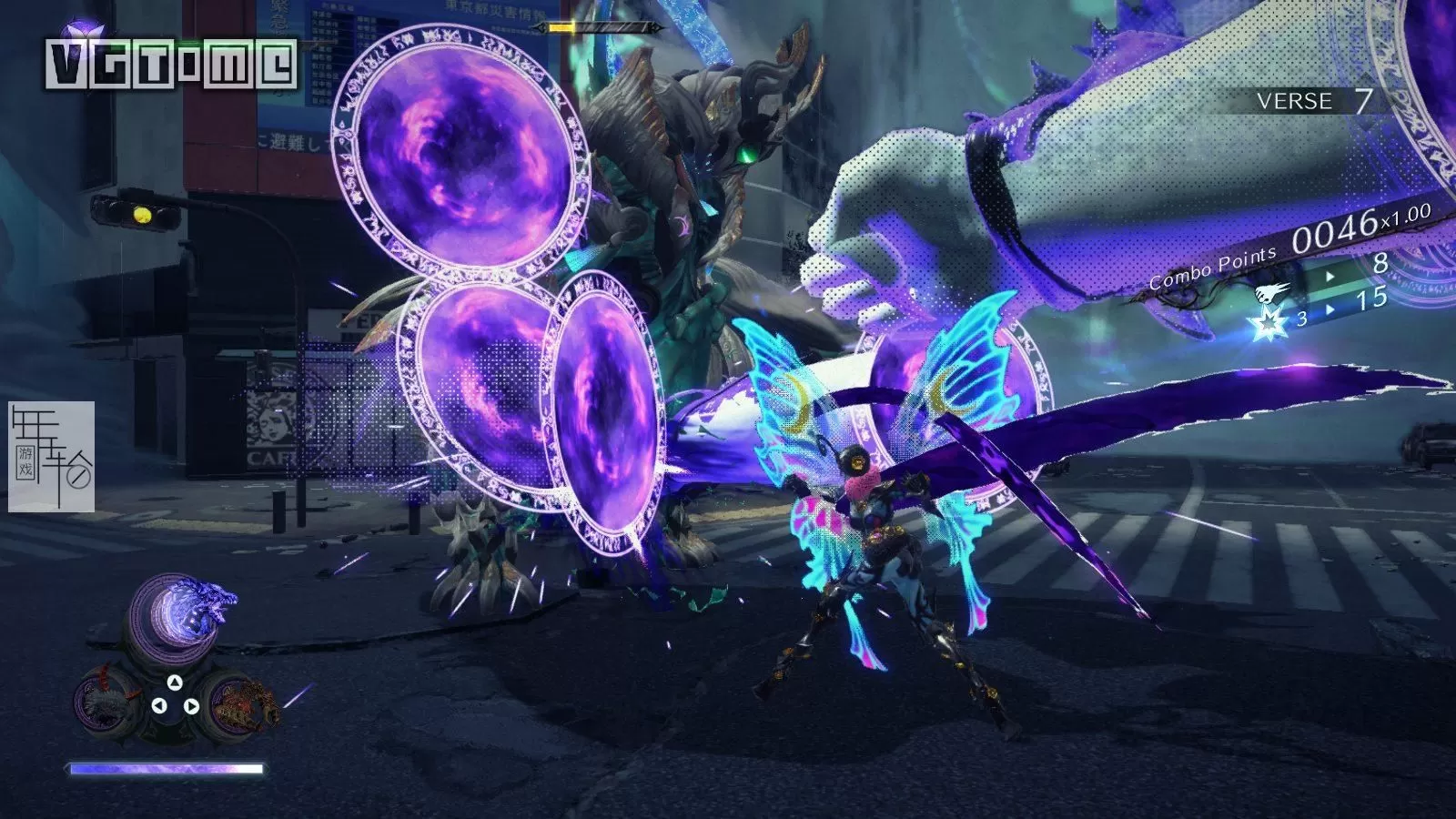The image size is (1456, 819).
Task: Click the star-burst icon showing the number 3
Action: click(x=1268, y=323)
